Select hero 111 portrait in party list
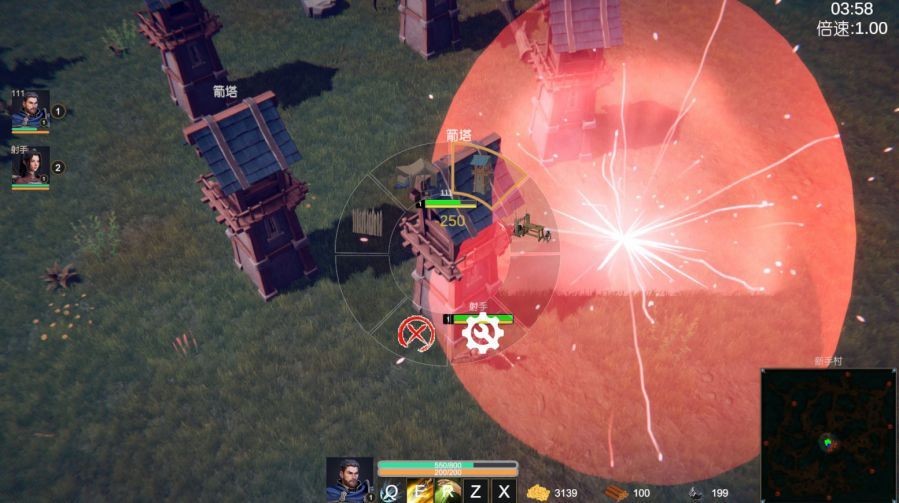 (x=29, y=112)
